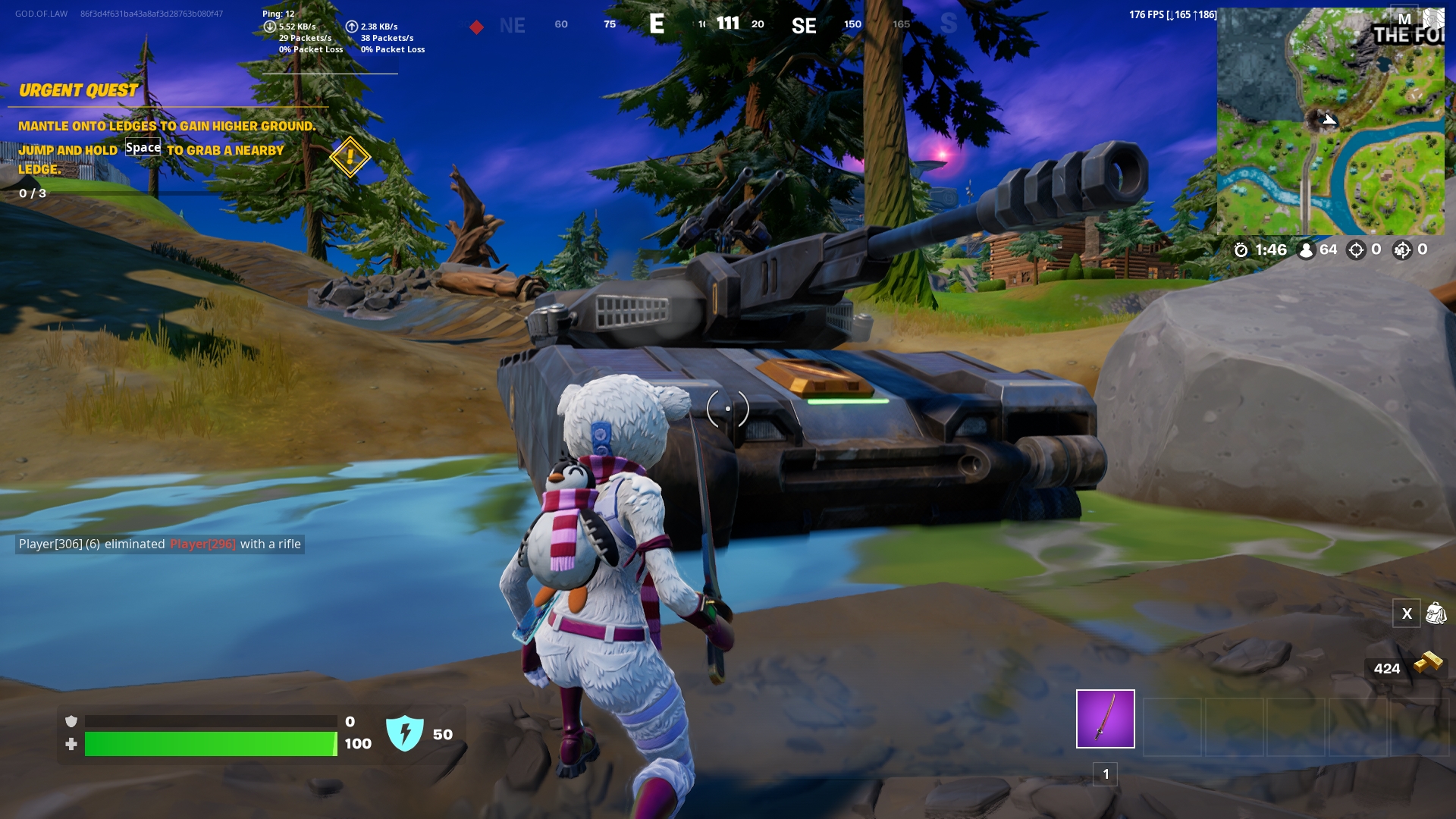Viewport: 1456px width, 819px height.
Task: Click the shield badge icon showing 50
Action: 406,733
